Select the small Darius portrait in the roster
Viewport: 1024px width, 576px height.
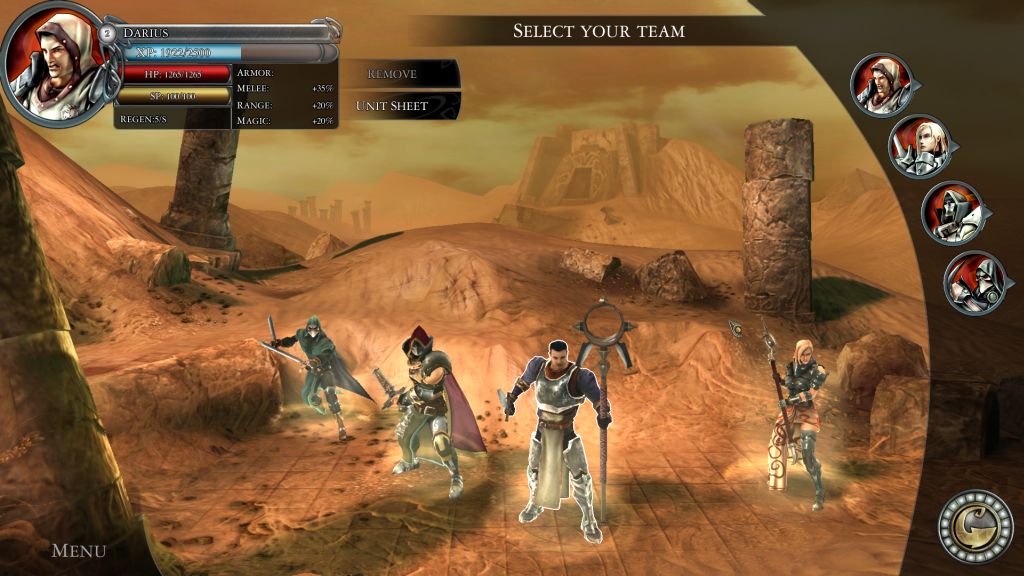pos(881,83)
